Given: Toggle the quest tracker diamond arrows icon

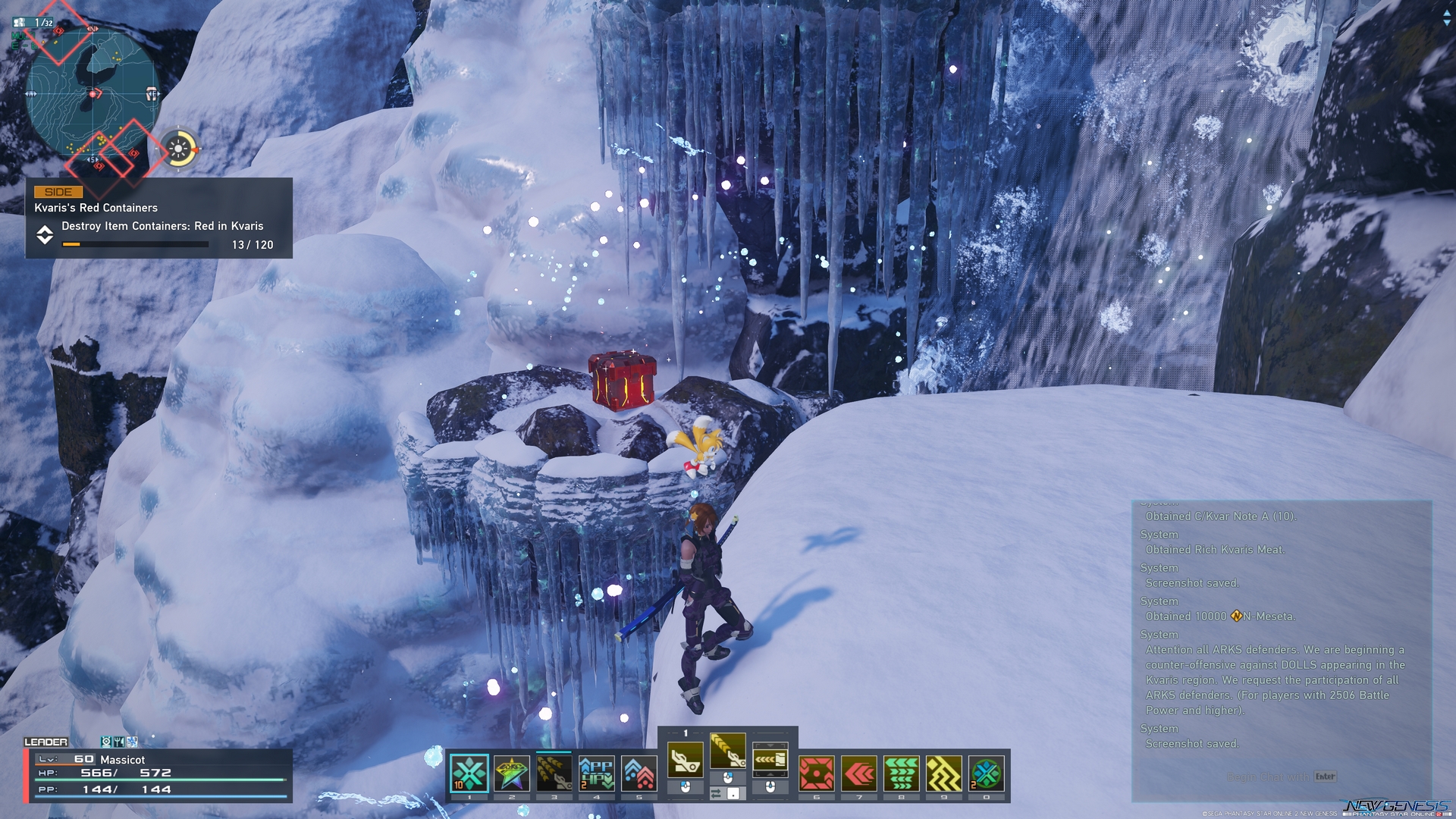Looking at the screenshot, I should coord(45,236).
